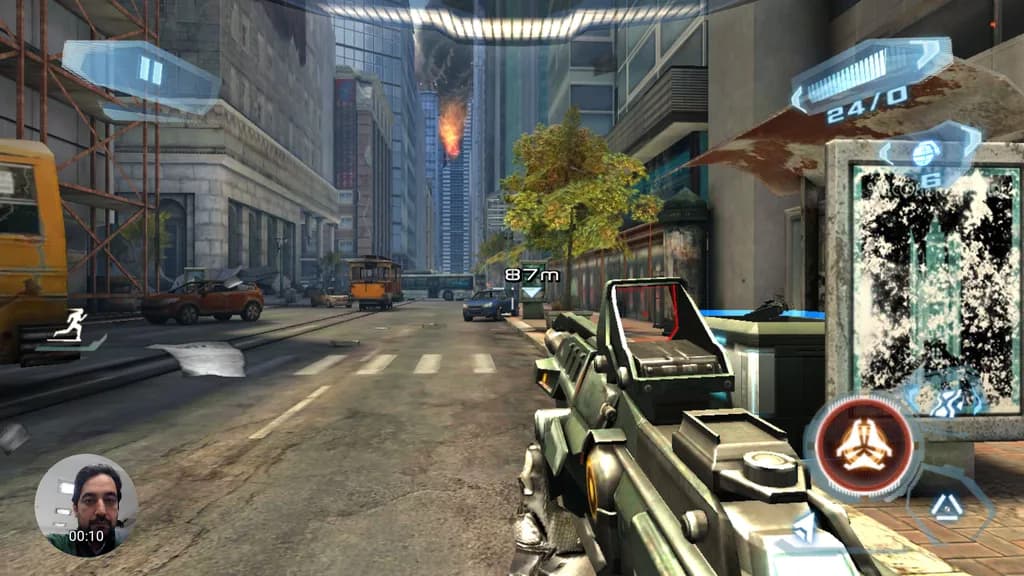This screenshot has width=1024, height=576.
Task: Tap the red fire weapon button
Action: coord(865,446)
